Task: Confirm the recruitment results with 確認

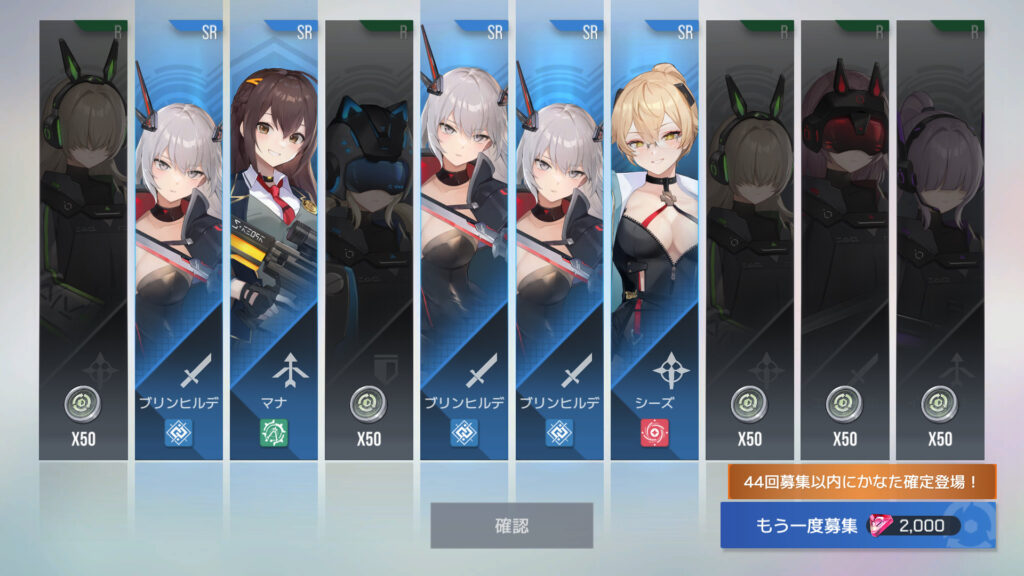Action: [x=511, y=525]
